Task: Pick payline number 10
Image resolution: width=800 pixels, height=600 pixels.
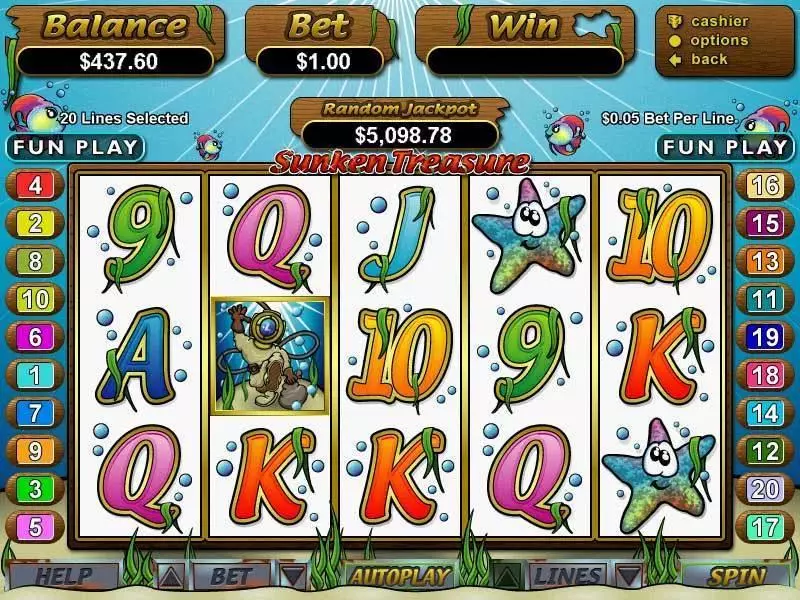Action: pos(35,298)
